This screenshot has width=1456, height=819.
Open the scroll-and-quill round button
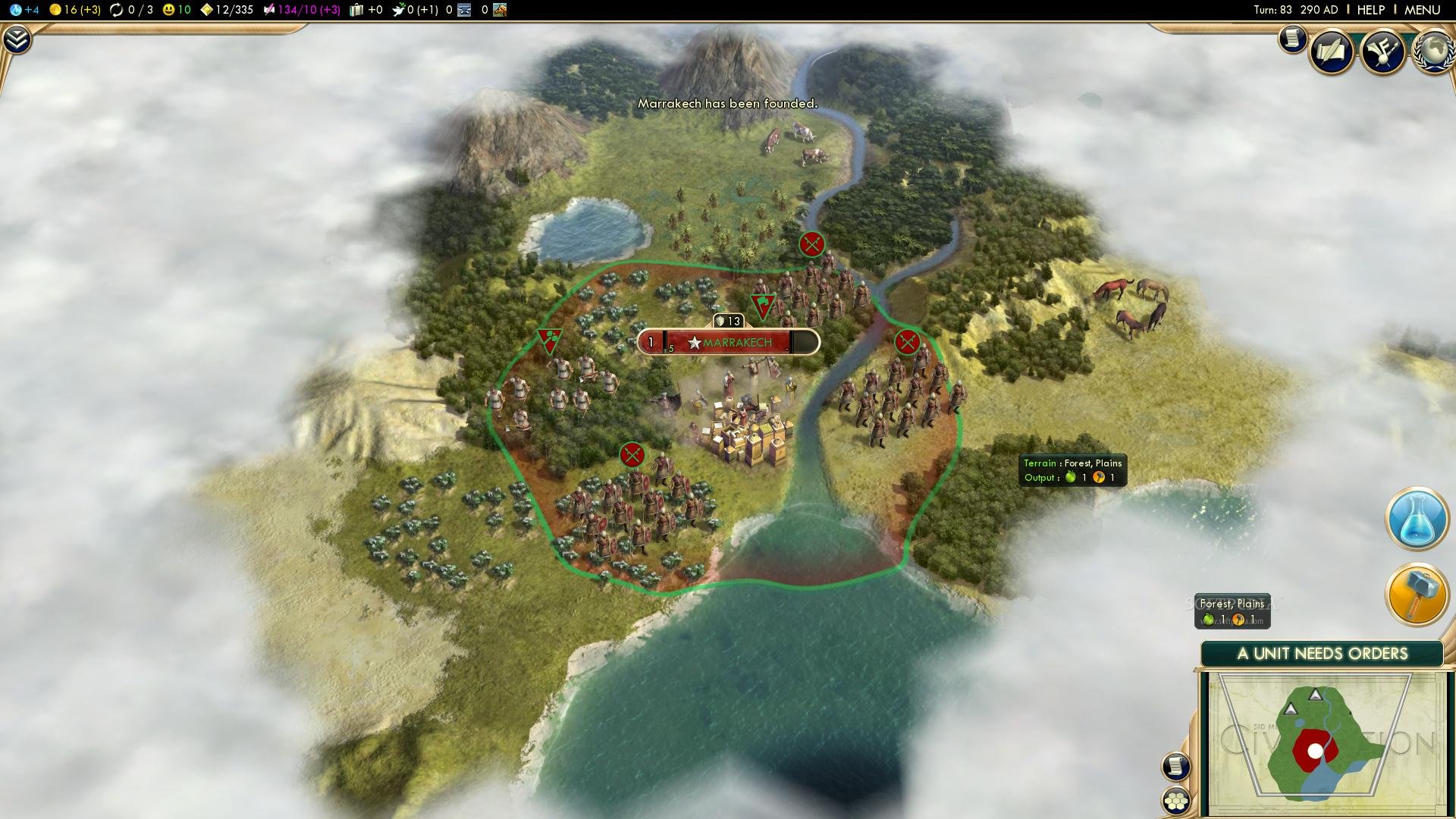(1332, 52)
